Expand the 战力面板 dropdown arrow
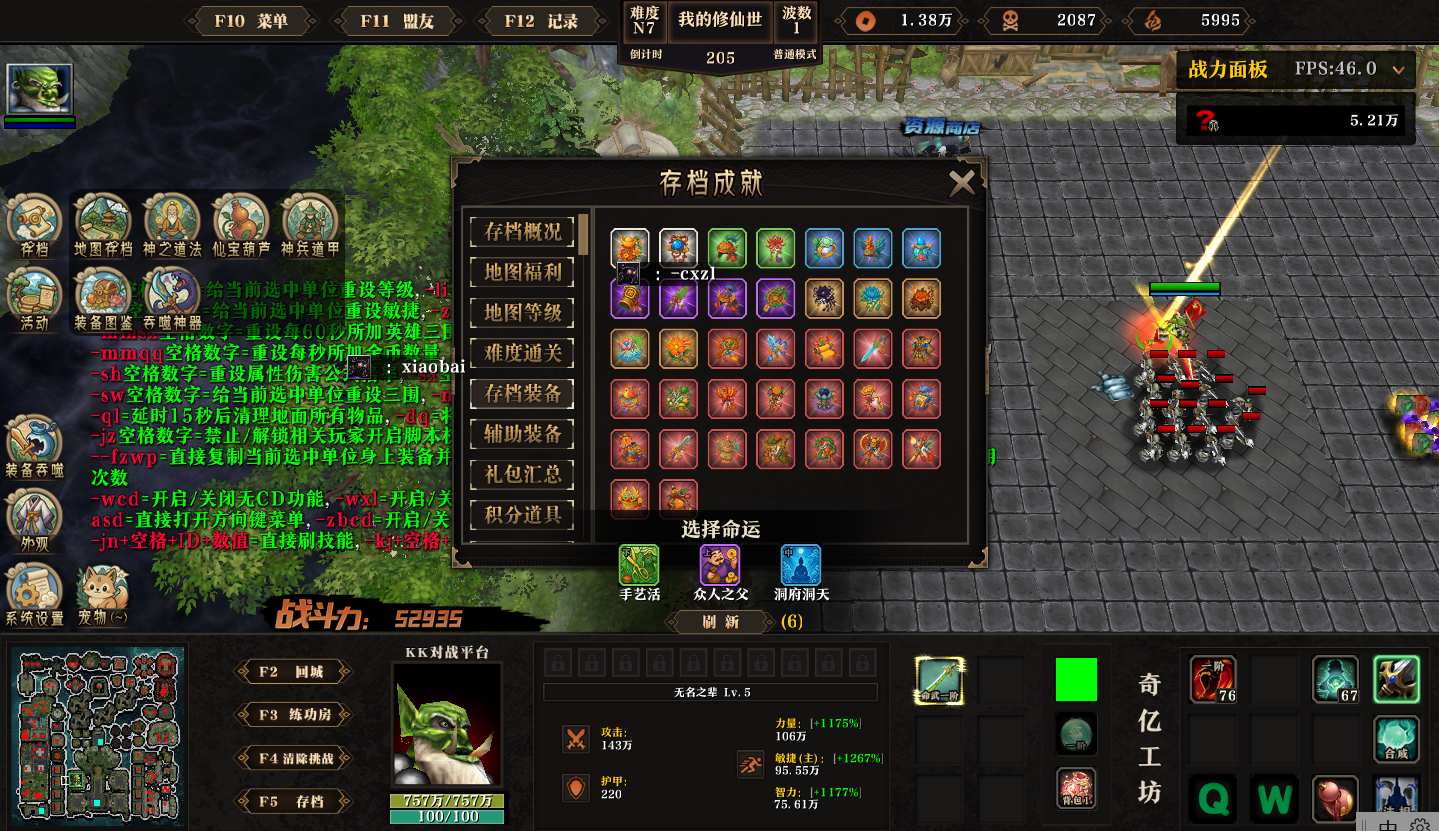The width and height of the screenshot is (1439, 831). coord(1398,70)
